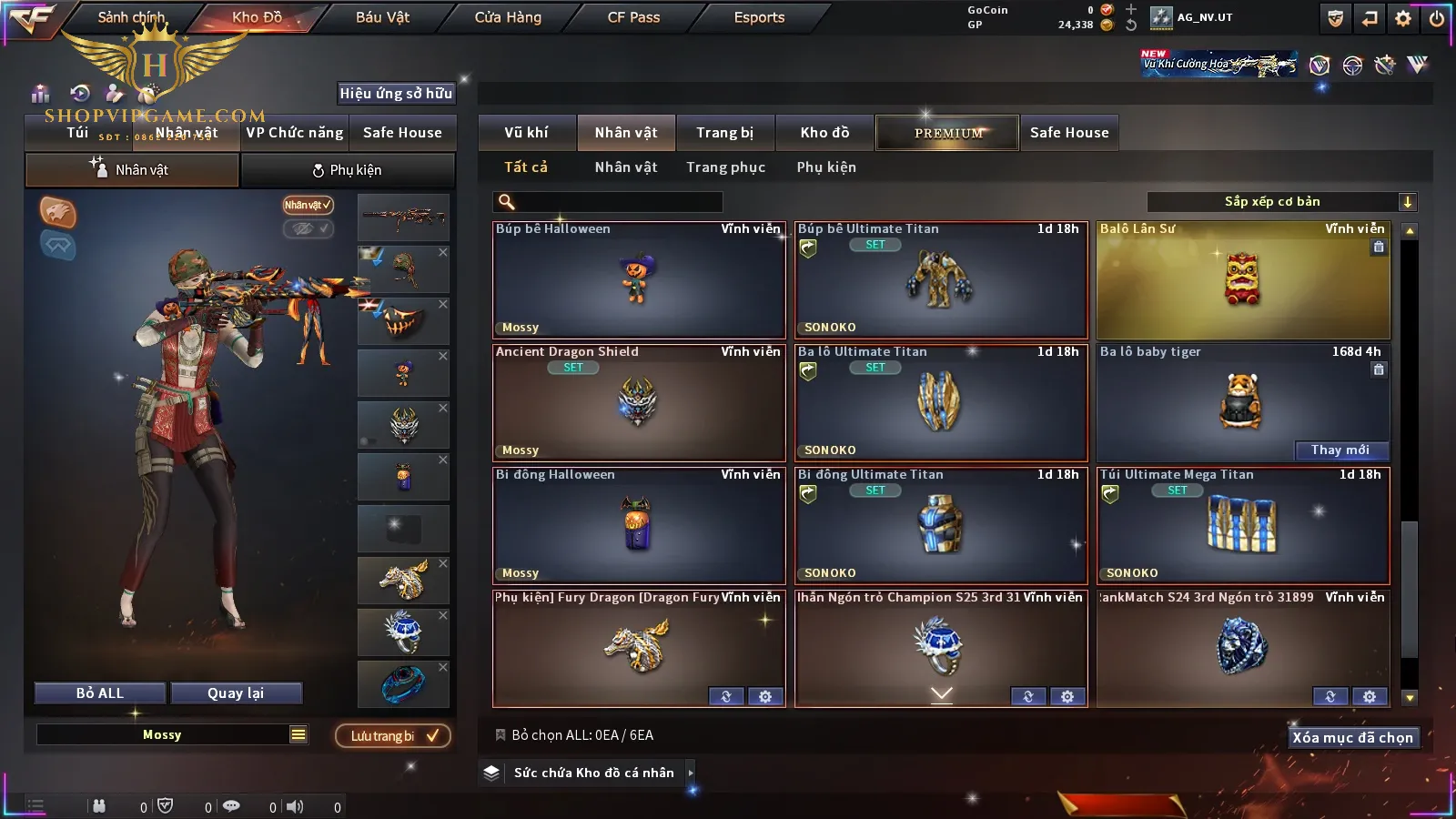Click Xóa mục đã chọn button
The height and width of the screenshot is (819, 1456).
(x=1352, y=737)
